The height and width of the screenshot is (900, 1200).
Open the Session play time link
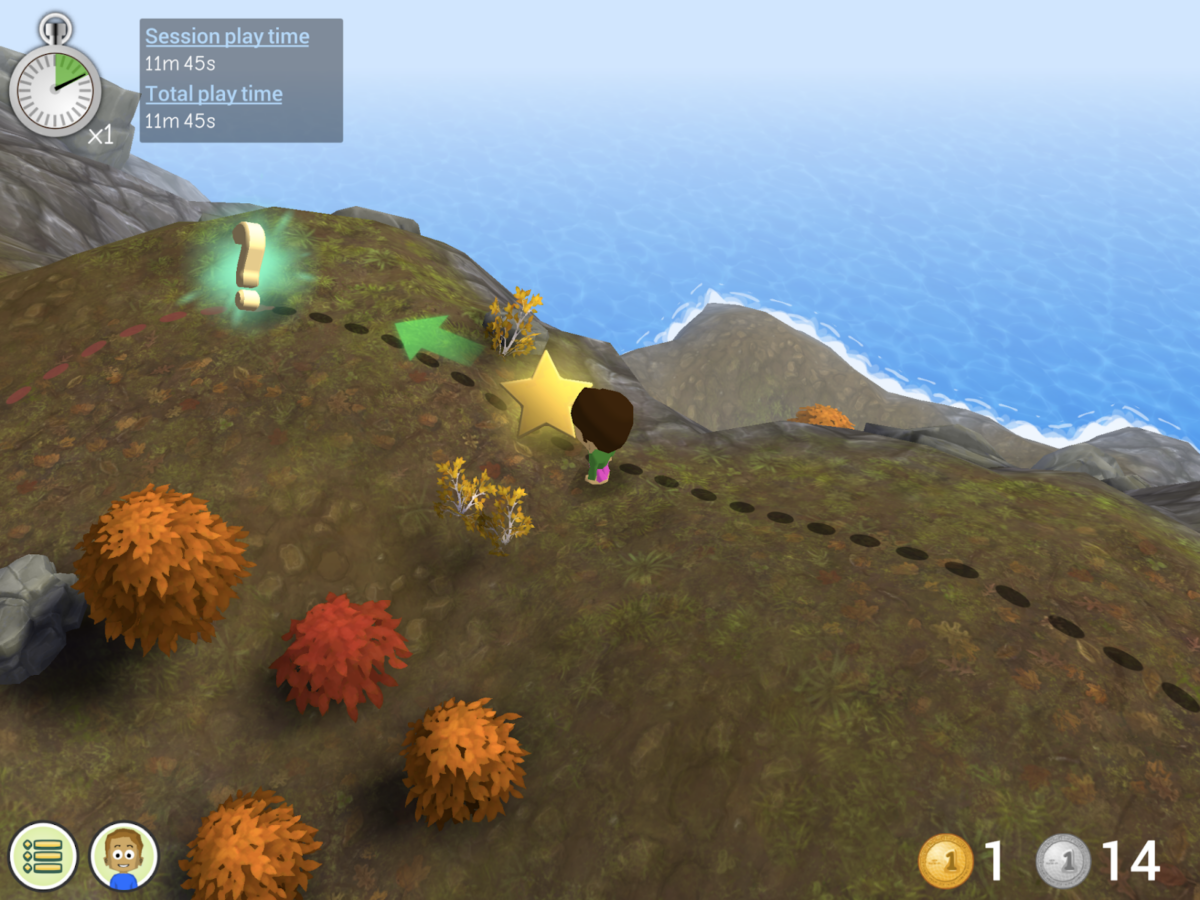click(x=227, y=37)
